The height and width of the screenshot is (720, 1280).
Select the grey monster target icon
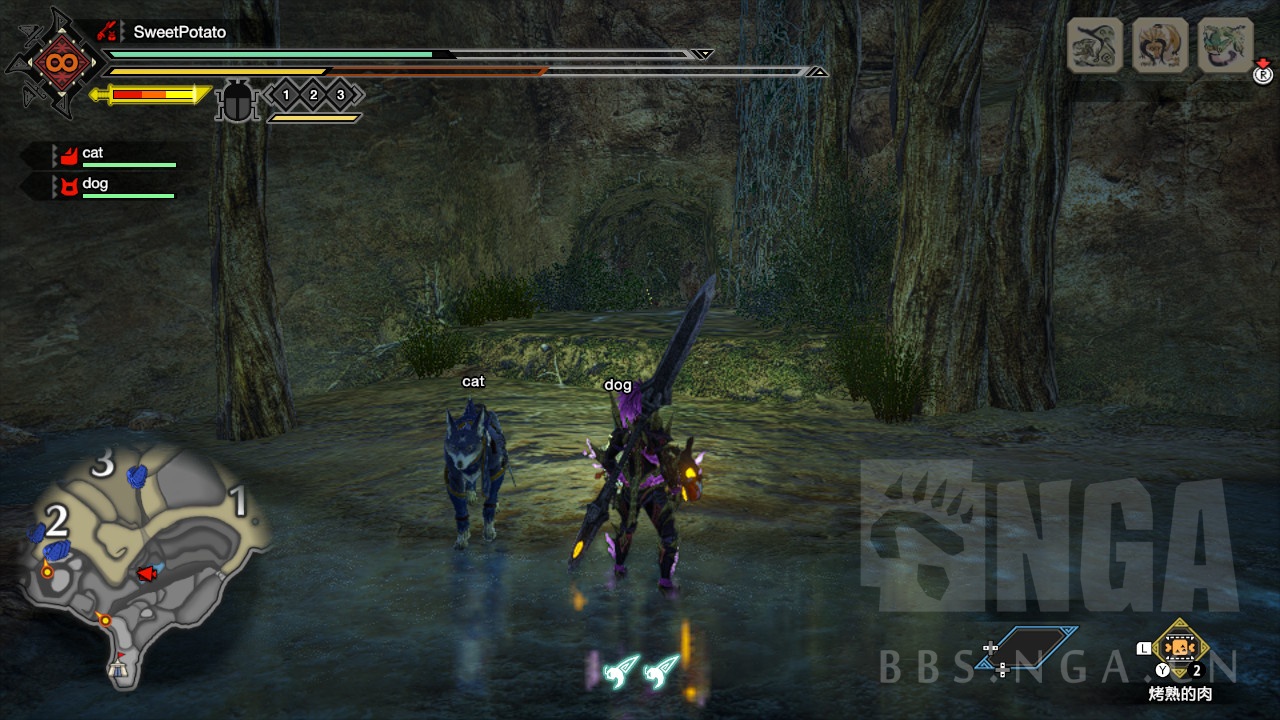click(1094, 45)
